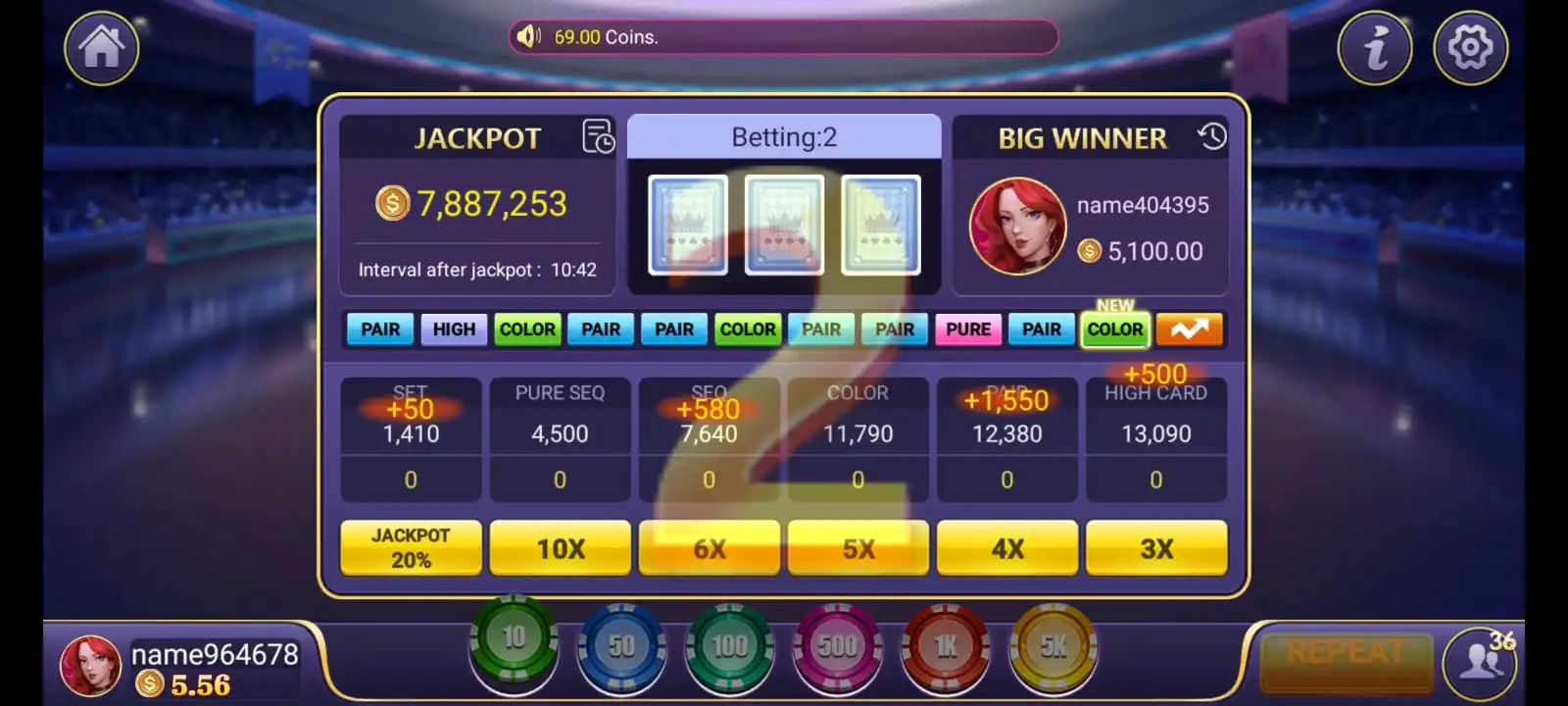
Task: Click the new COLOR result badge
Action: click(x=1114, y=329)
